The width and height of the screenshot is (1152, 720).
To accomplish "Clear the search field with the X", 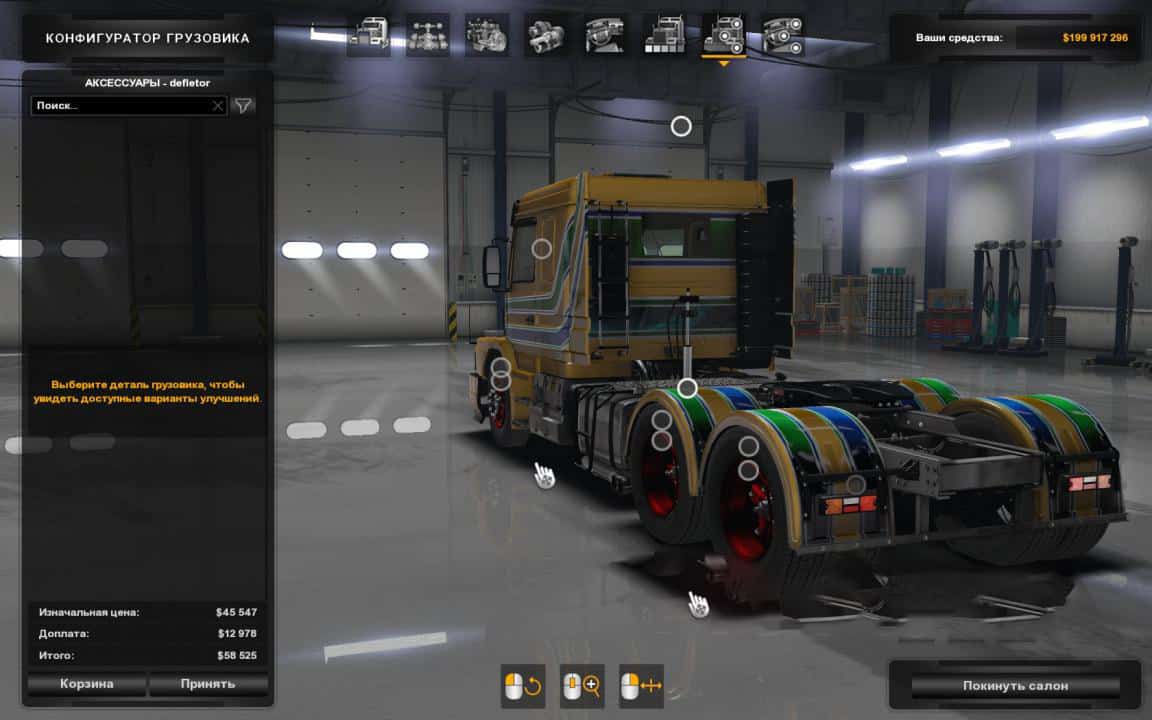I will point(218,105).
